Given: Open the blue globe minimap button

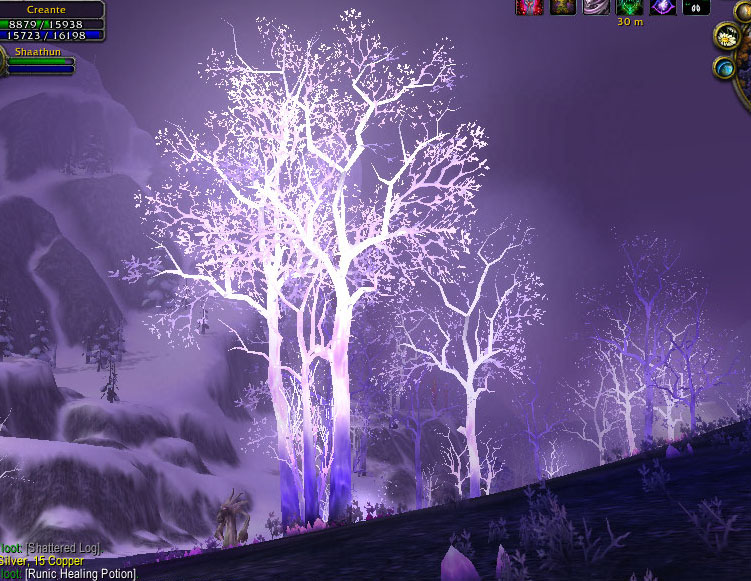Looking at the screenshot, I should (725, 68).
